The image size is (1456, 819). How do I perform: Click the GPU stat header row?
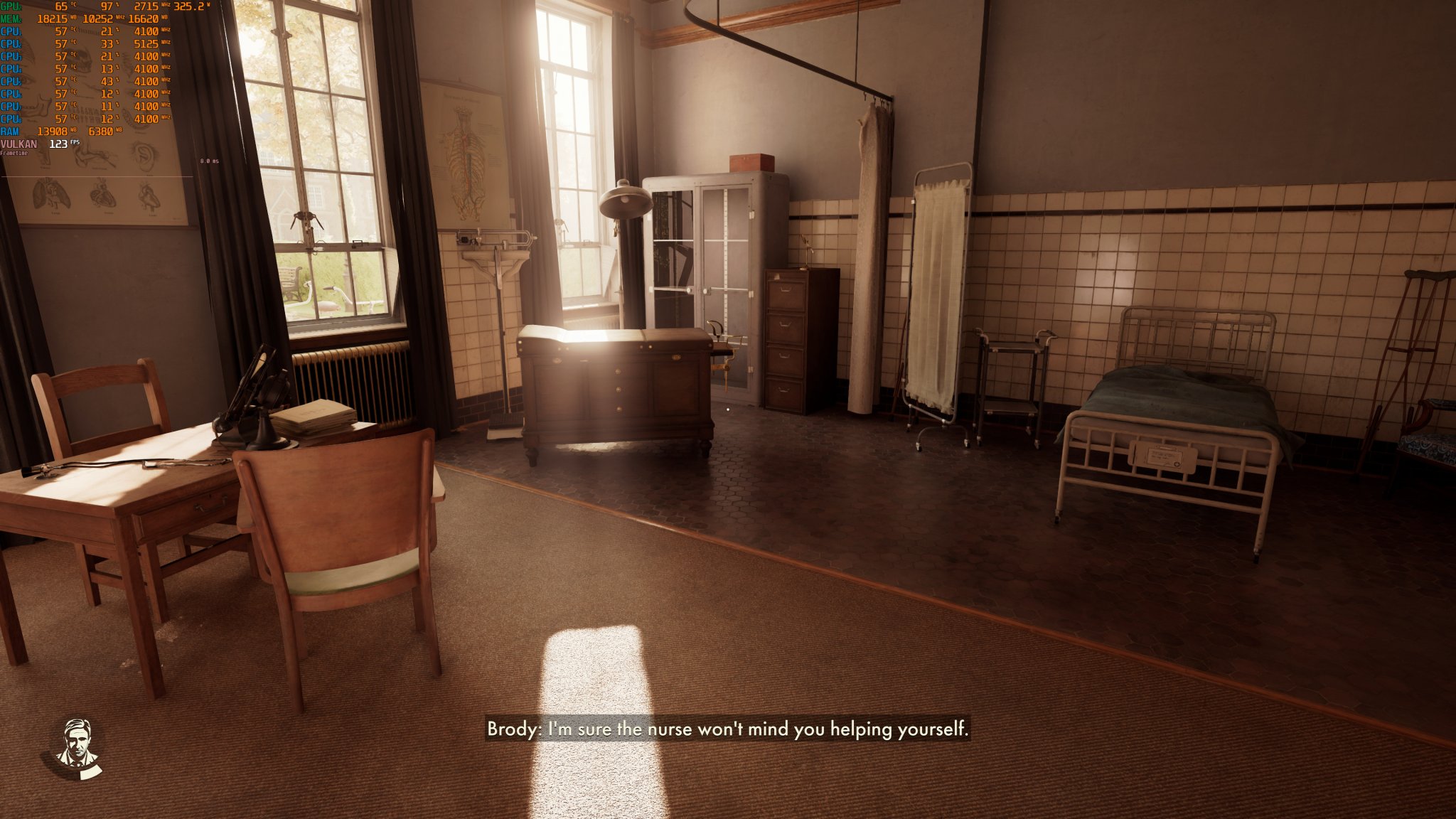[x=11, y=6]
